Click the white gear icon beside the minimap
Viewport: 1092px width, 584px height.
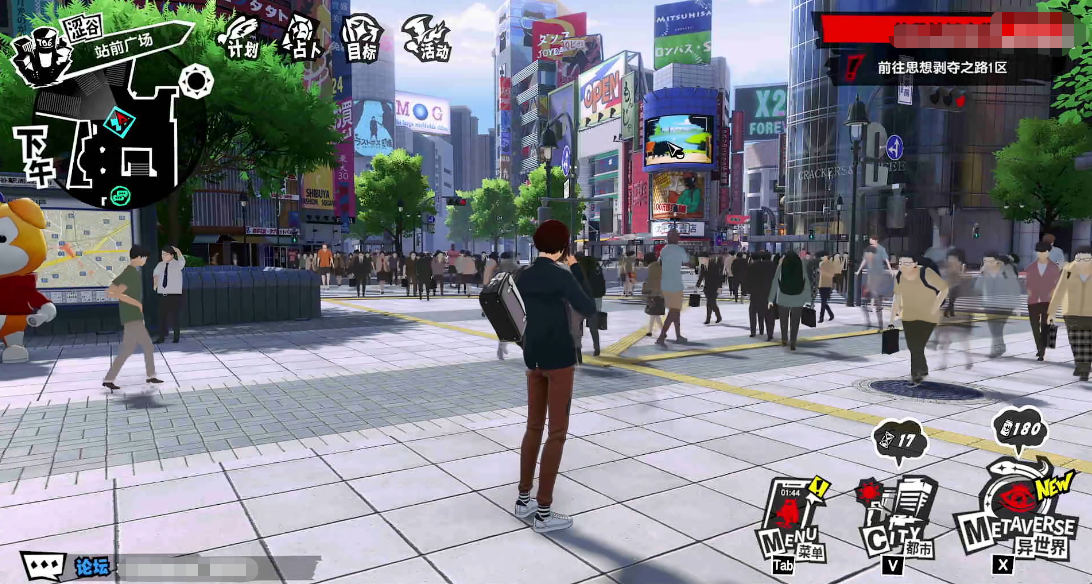[196, 80]
